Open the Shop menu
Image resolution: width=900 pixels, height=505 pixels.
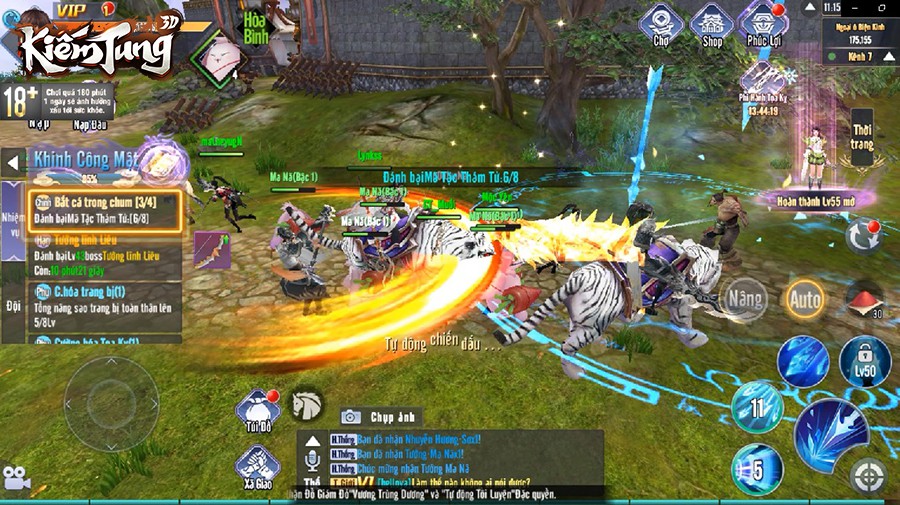click(x=712, y=25)
